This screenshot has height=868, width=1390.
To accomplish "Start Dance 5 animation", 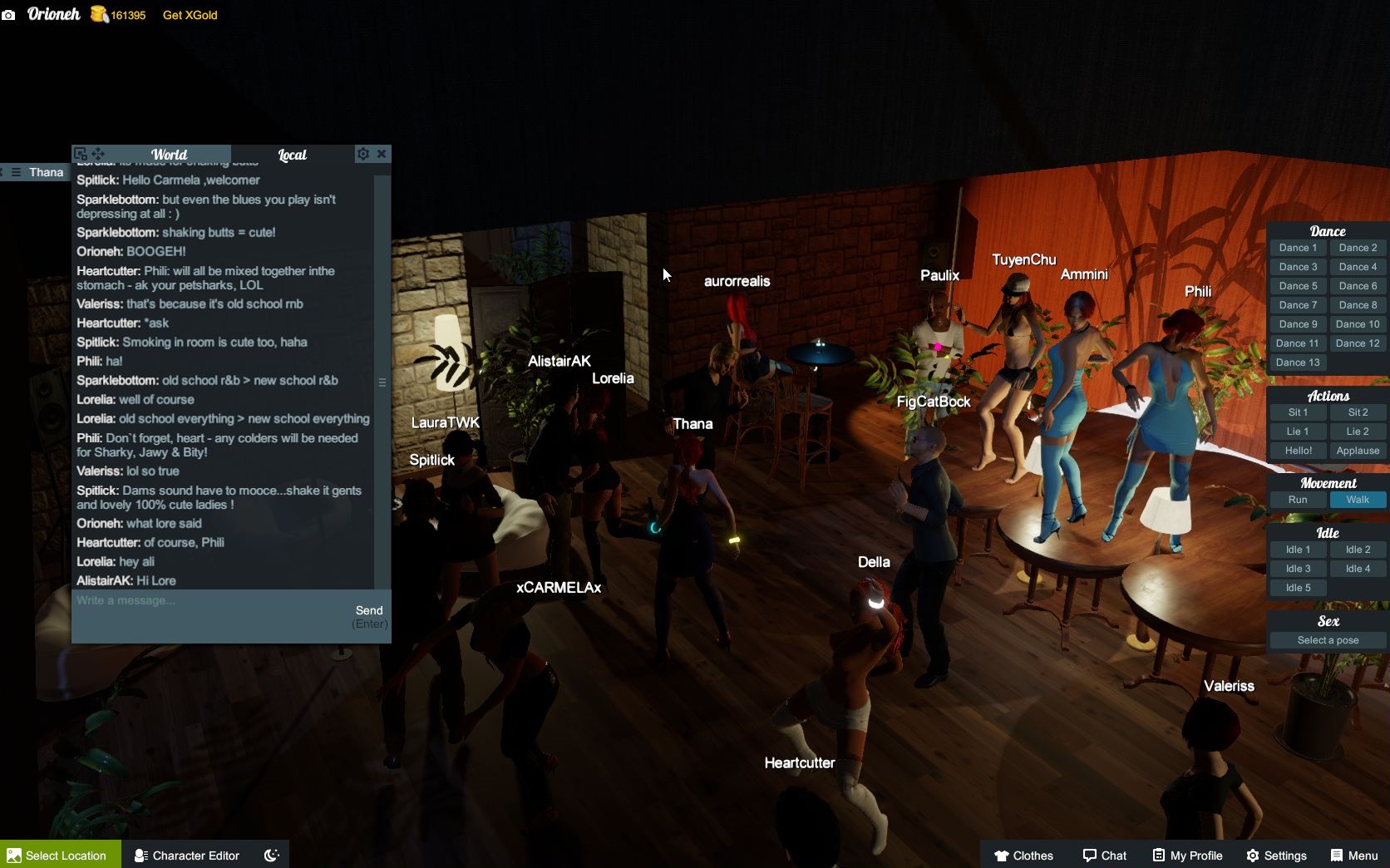I will coord(1297,285).
